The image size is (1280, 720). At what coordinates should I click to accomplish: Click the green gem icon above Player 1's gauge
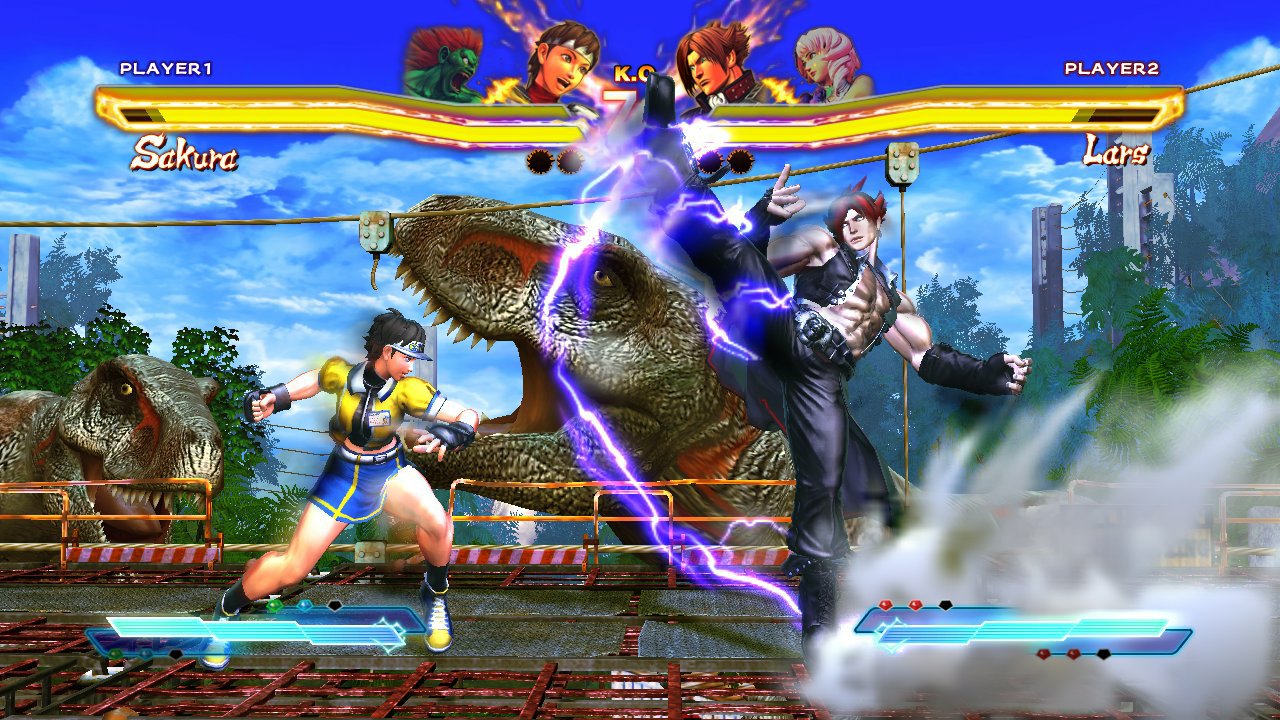(x=275, y=605)
